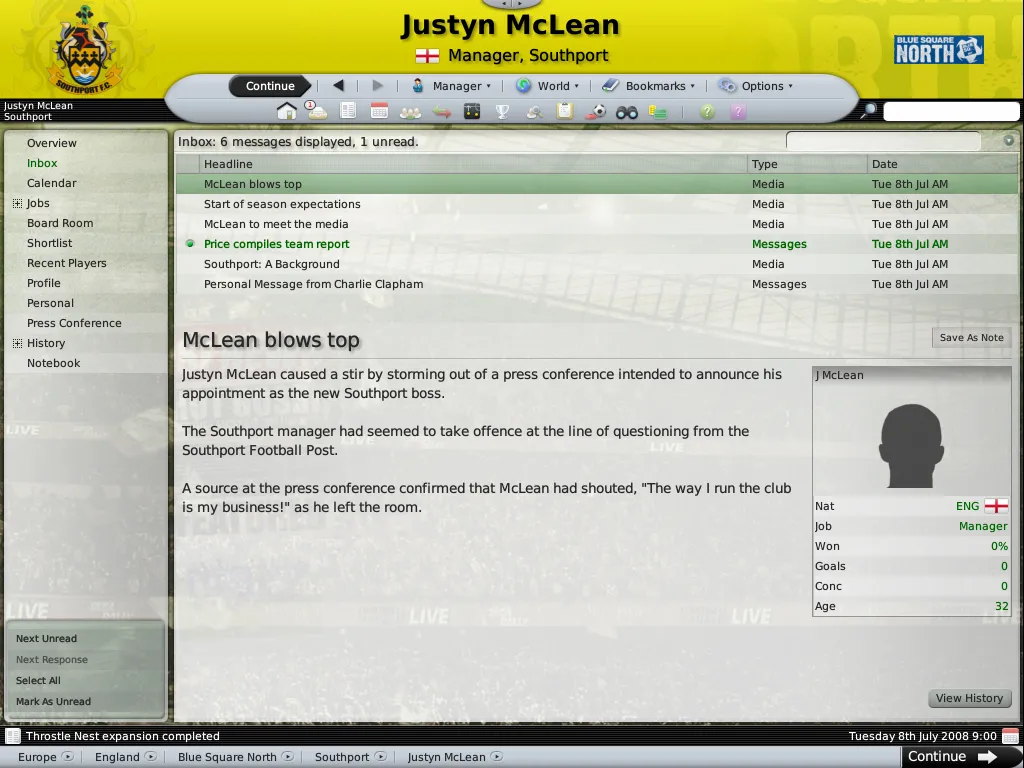Image resolution: width=1024 pixels, height=768 pixels.
Task: Open 'Personal Message from Charlie Clapham'
Action: [313, 284]
